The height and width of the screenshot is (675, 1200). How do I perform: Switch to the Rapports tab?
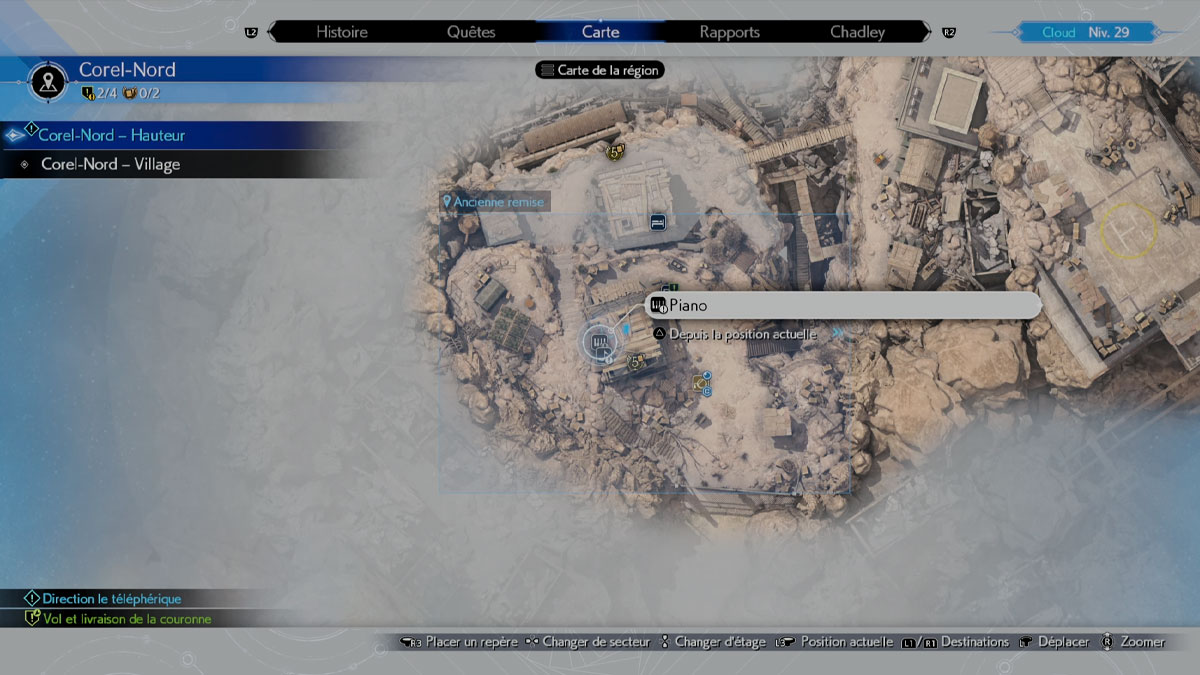tap(729, 32)
